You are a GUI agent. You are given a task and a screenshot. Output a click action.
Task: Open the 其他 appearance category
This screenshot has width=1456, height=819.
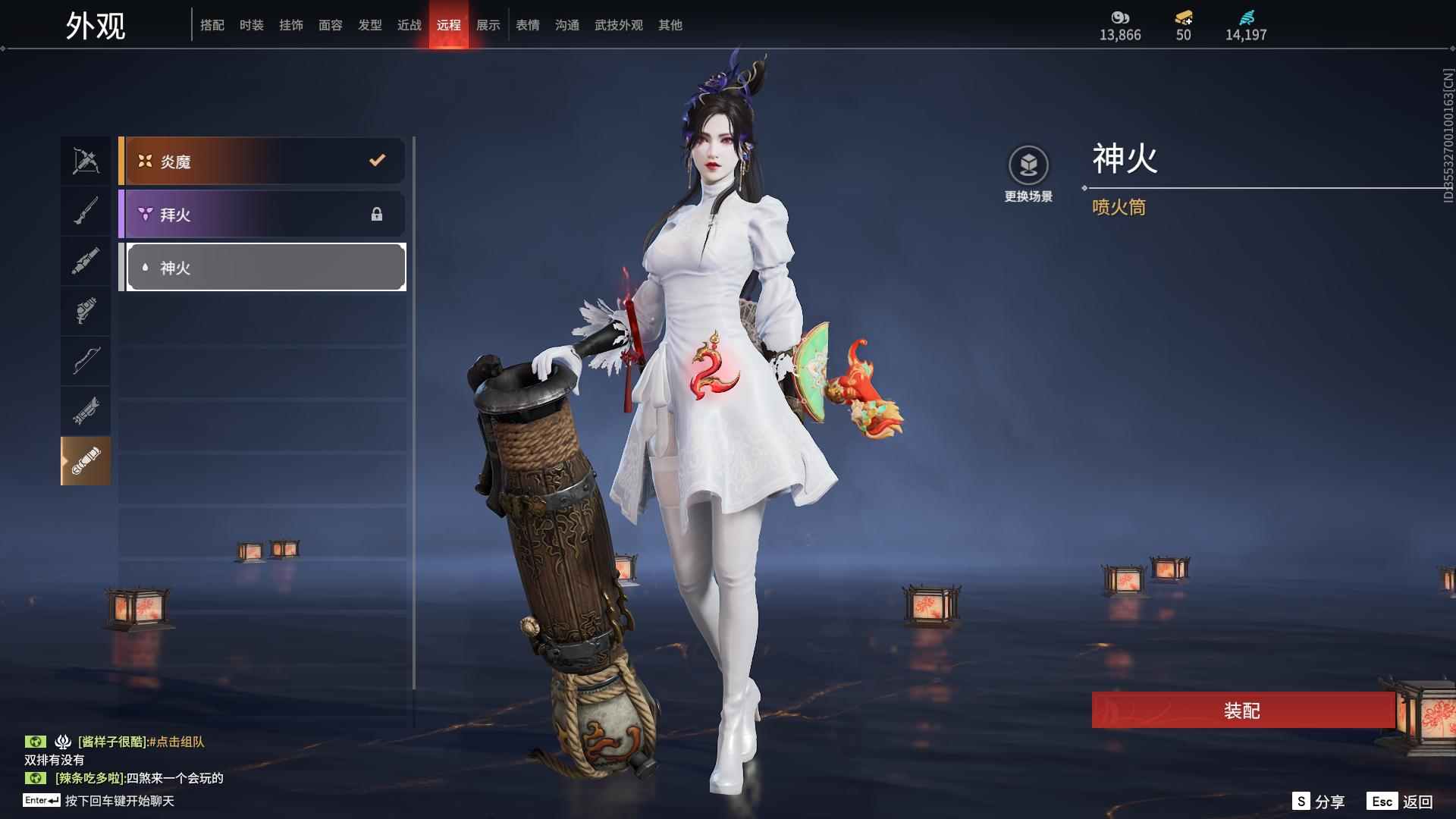point(670,25)
